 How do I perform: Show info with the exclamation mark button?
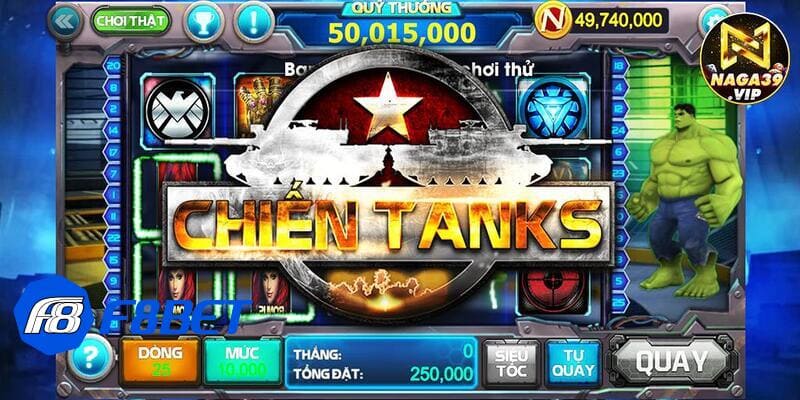coord(253,19)
